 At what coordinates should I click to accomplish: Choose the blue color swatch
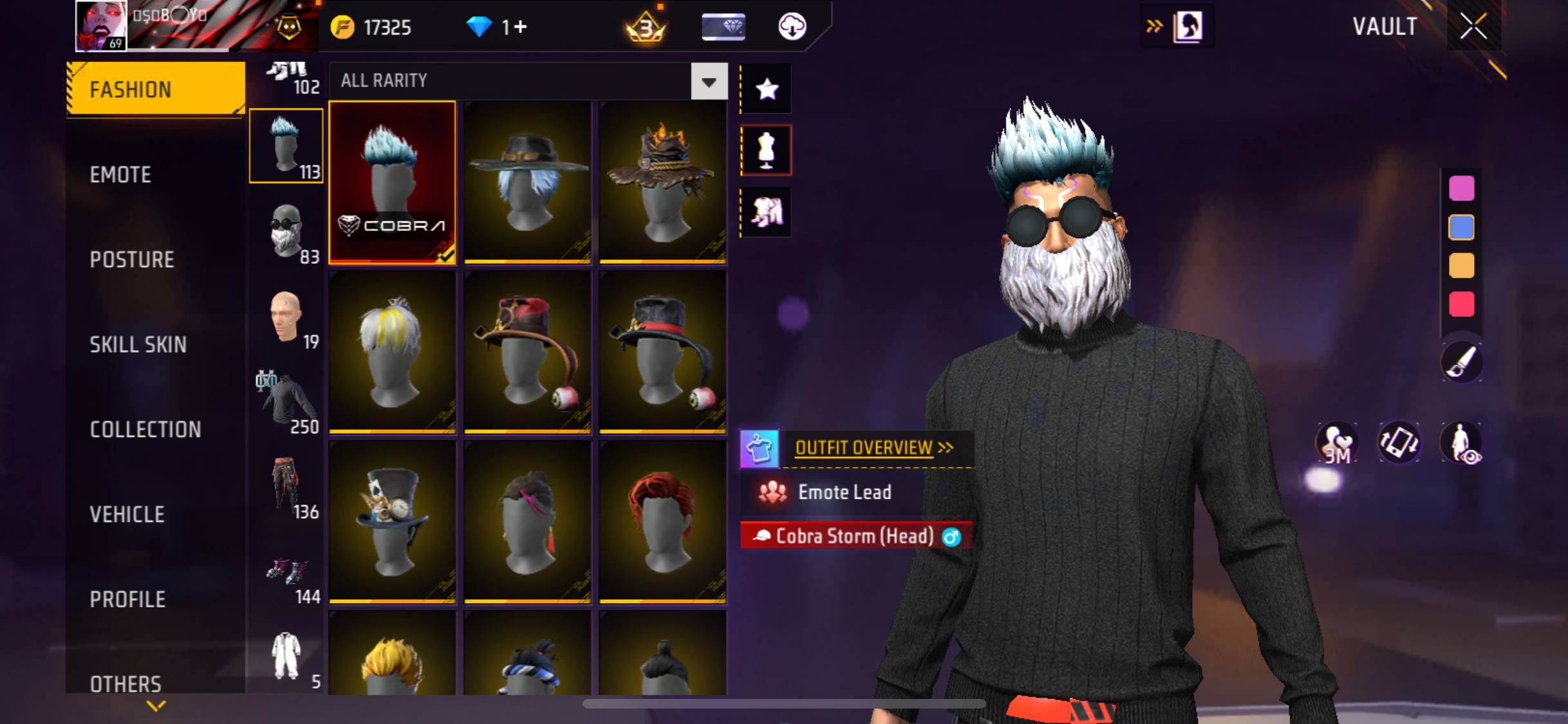(x=1461, y=227)
